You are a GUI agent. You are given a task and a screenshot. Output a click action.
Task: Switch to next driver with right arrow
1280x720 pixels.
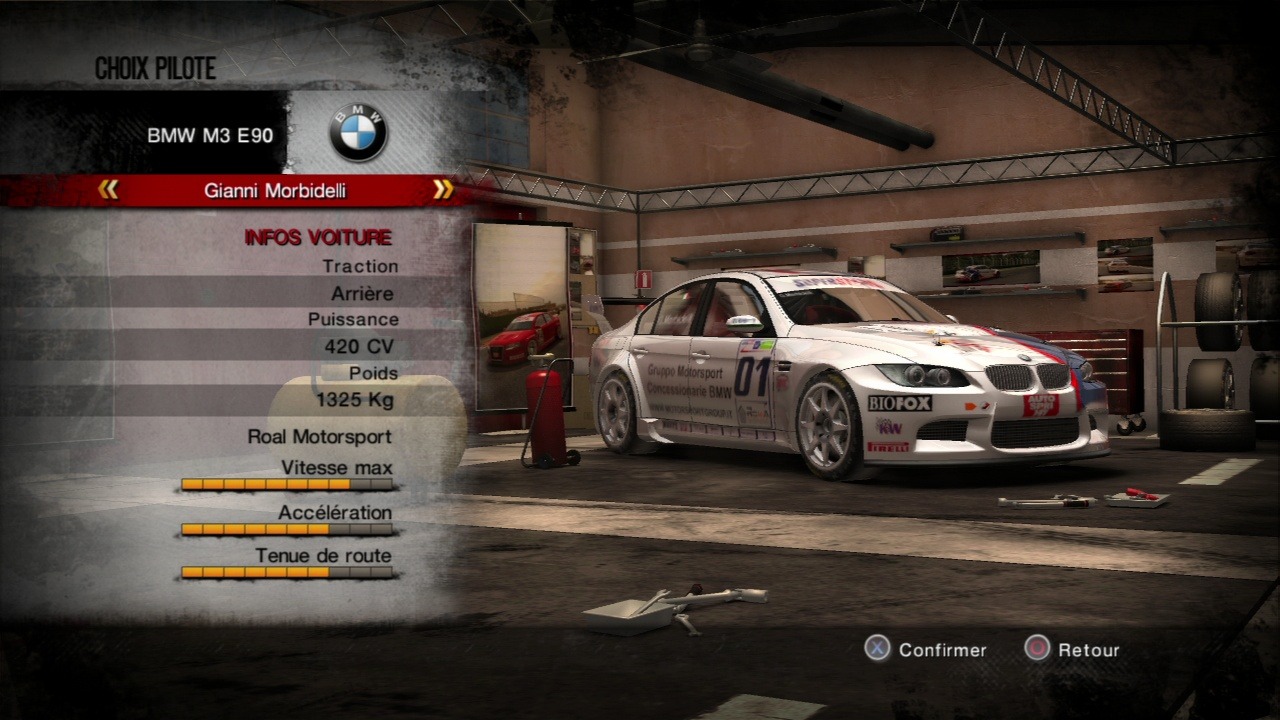click(x=443, y=189)
